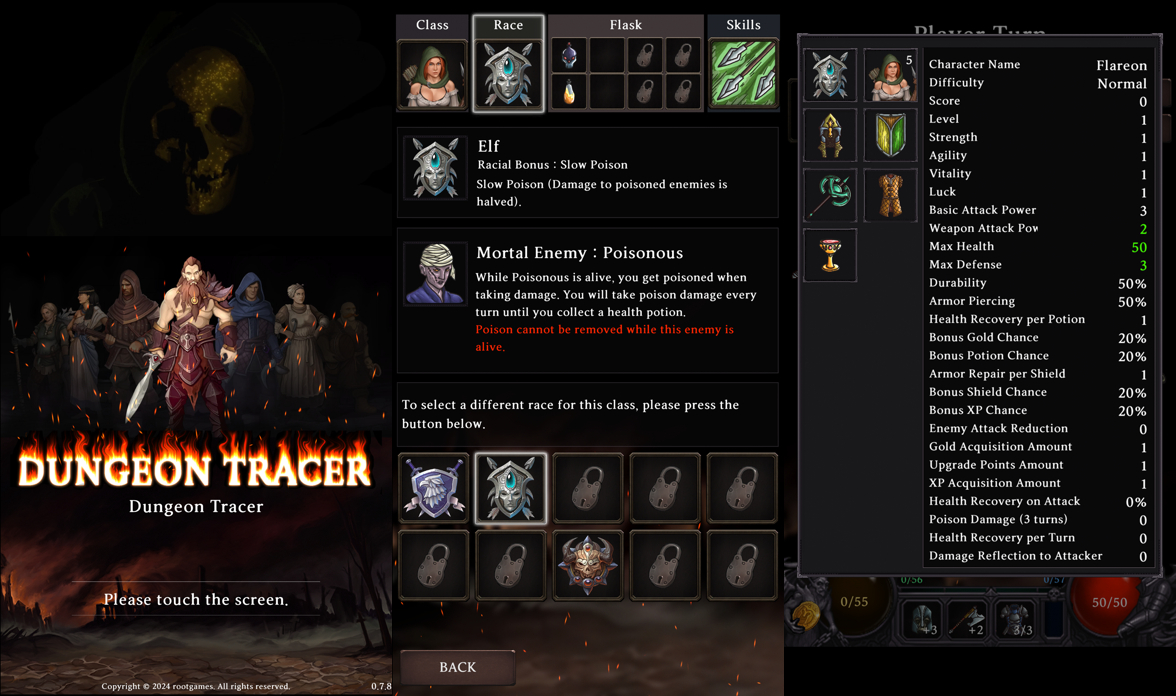Image resolution: width=1176 pixels, height=696 pixels.
Task: Select the green axe weapon slot
Action: pos(830,195)
